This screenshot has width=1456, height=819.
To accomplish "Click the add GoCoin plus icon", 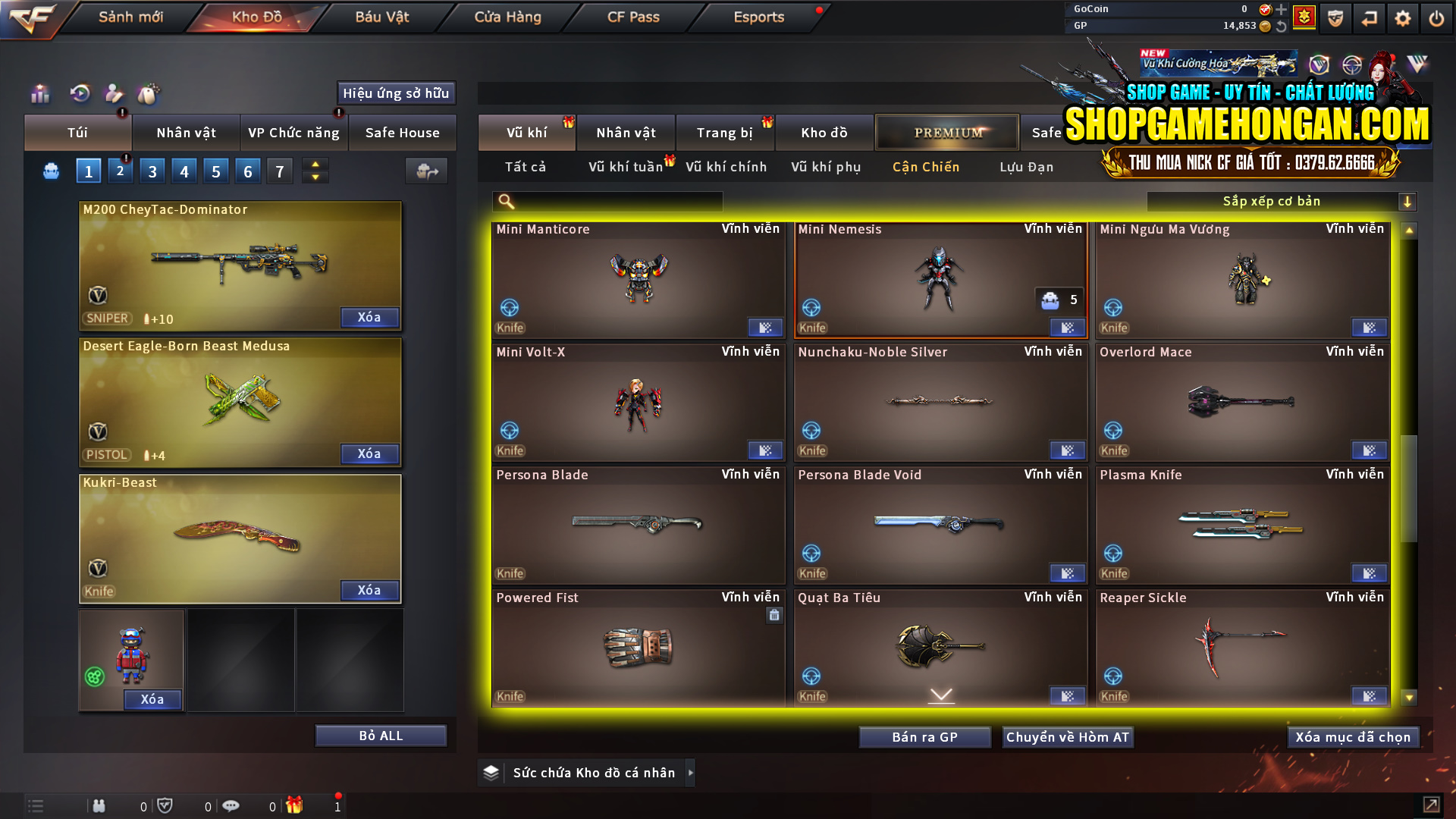I will [1283, 10].
